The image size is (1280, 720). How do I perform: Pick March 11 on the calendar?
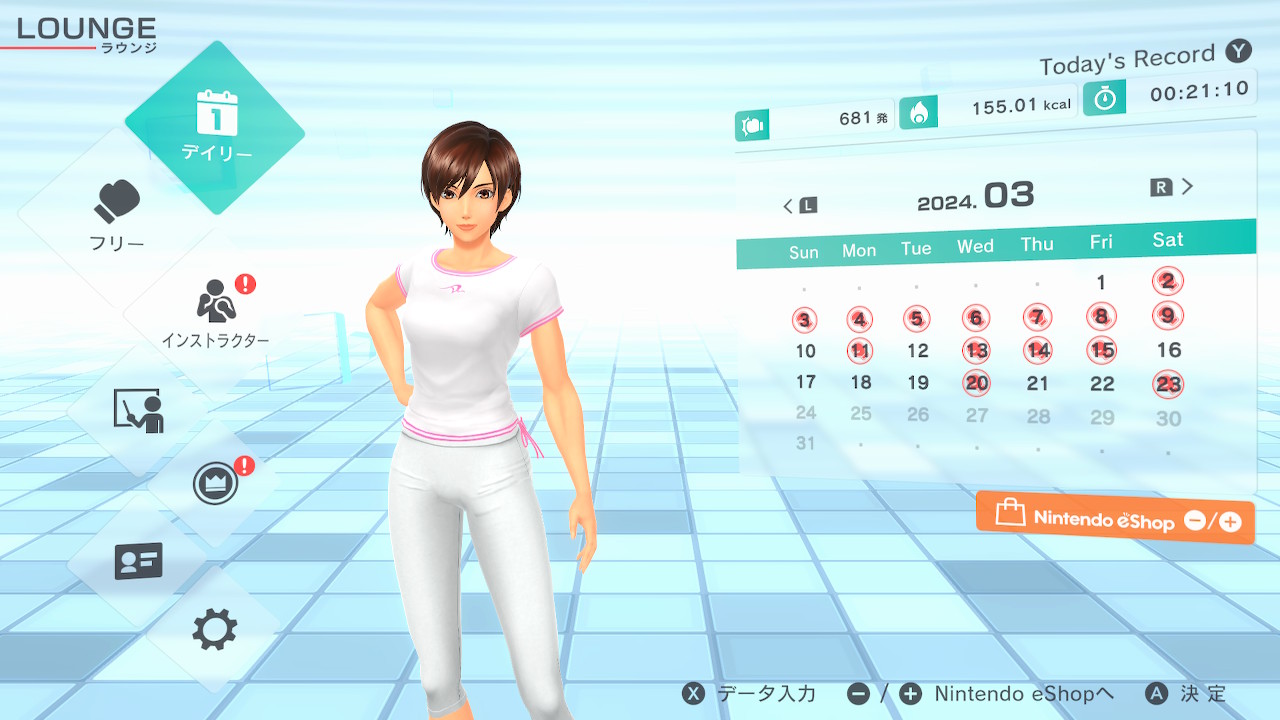(x=859, y=351)
